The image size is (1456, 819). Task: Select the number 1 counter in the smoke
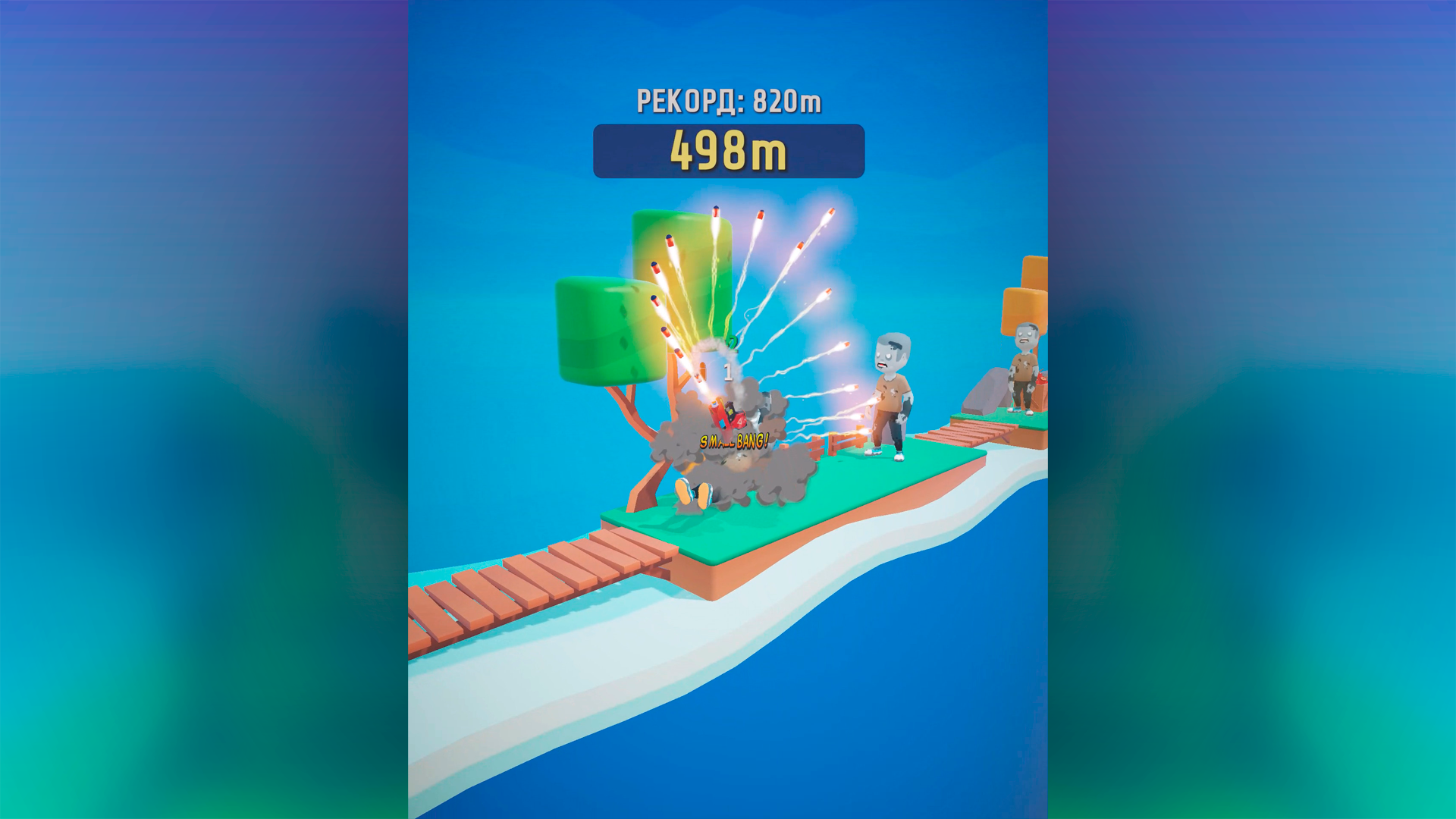726,372
